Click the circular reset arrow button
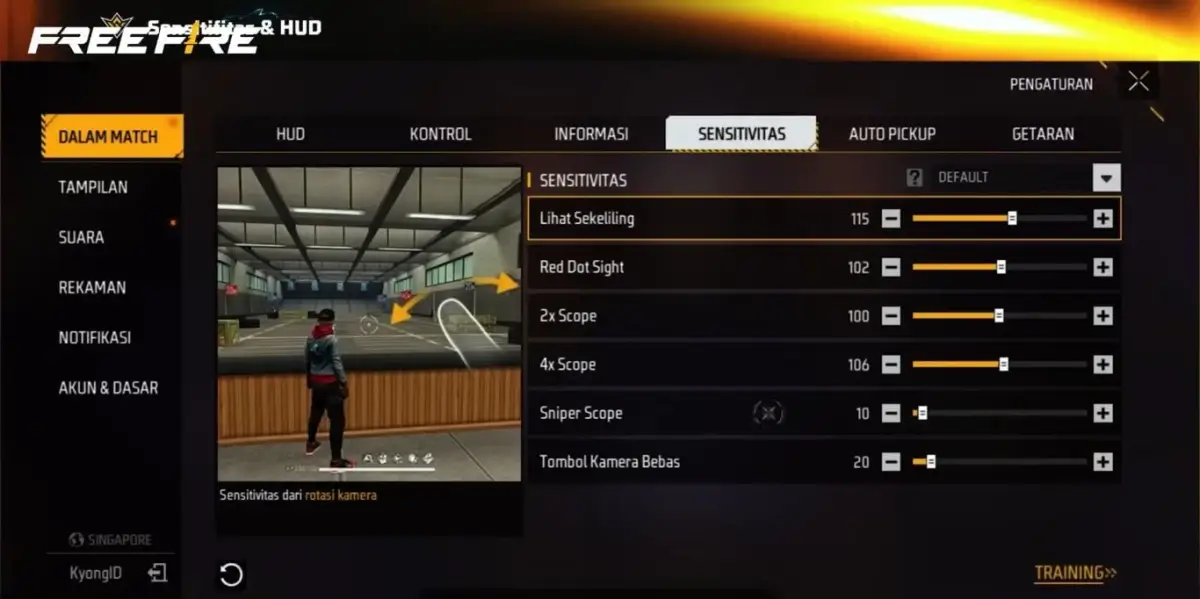Viewport: 1200px width, 599px height. pyautogui.click(x=231, y=574)
